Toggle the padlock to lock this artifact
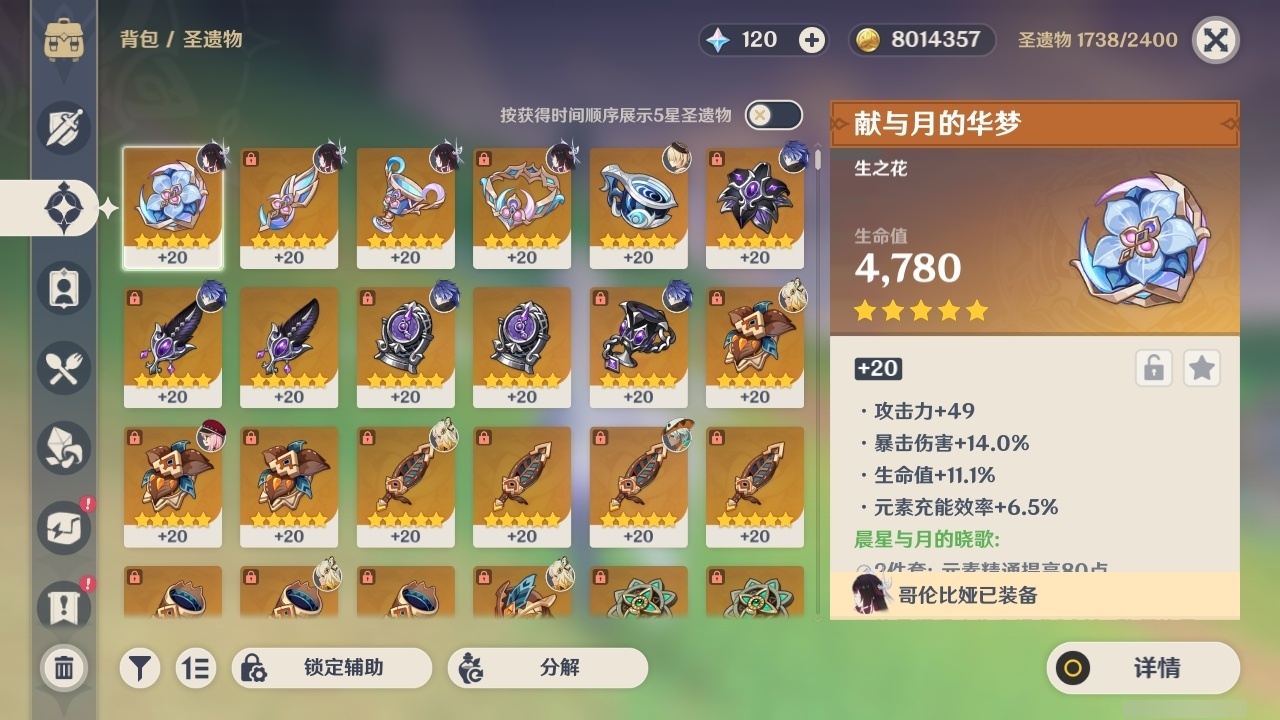 pyautogui.click(x=1152, y=368)
